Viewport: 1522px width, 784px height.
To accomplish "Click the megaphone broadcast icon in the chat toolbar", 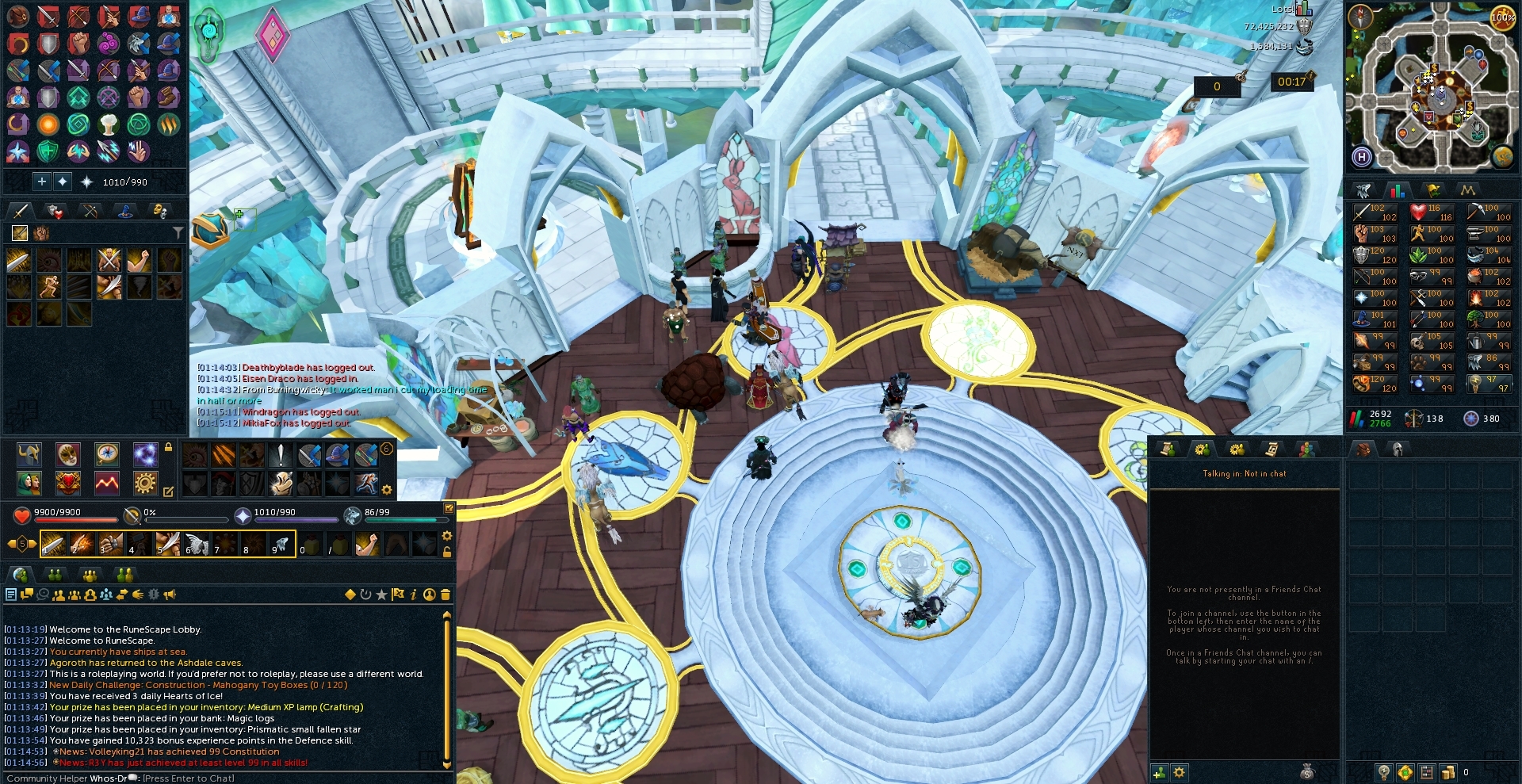I will click(170, 595).
